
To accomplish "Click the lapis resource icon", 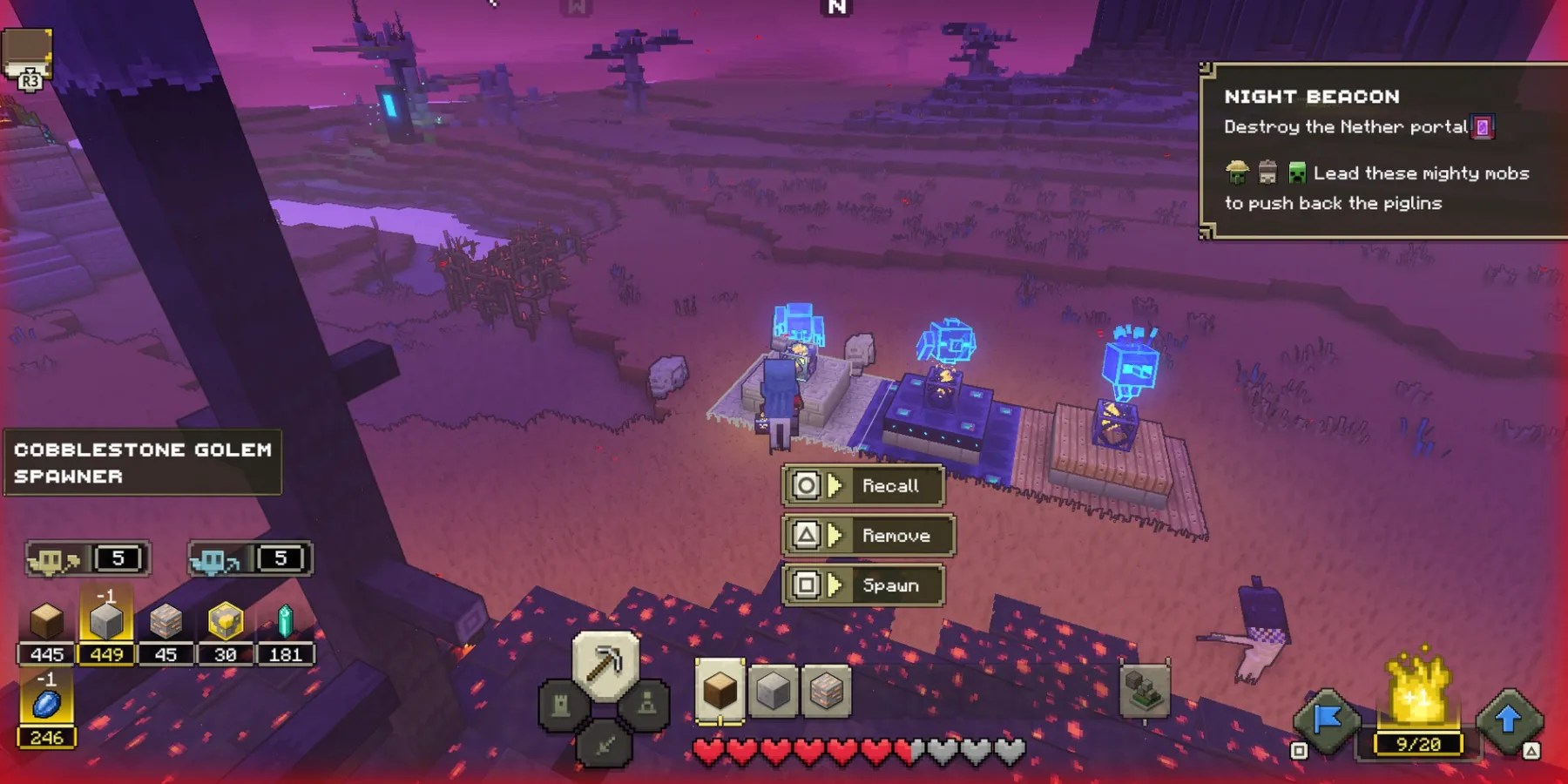I will coord(46,704).
